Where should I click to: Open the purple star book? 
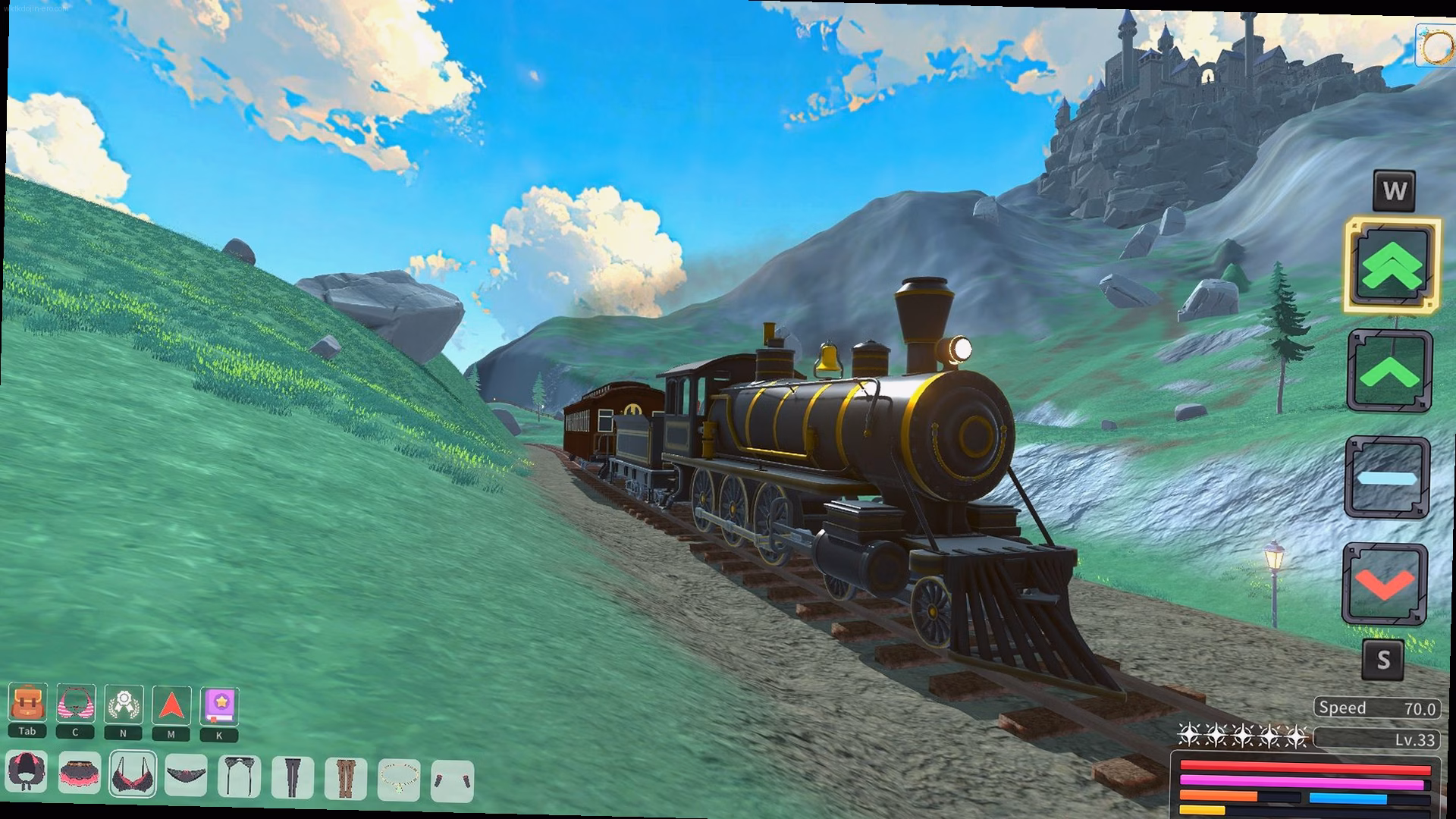pyautogui.click(x=219, y=705)
